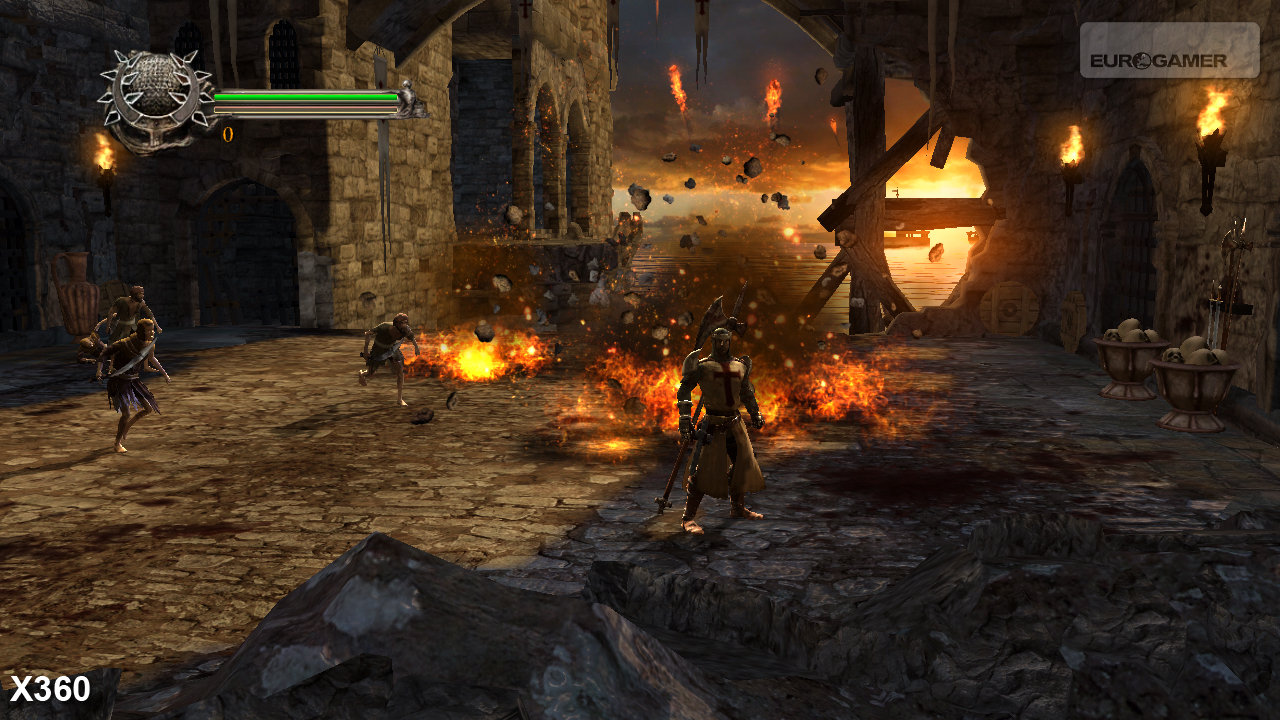Click the spiked round emblem beside the health bar

155,96
